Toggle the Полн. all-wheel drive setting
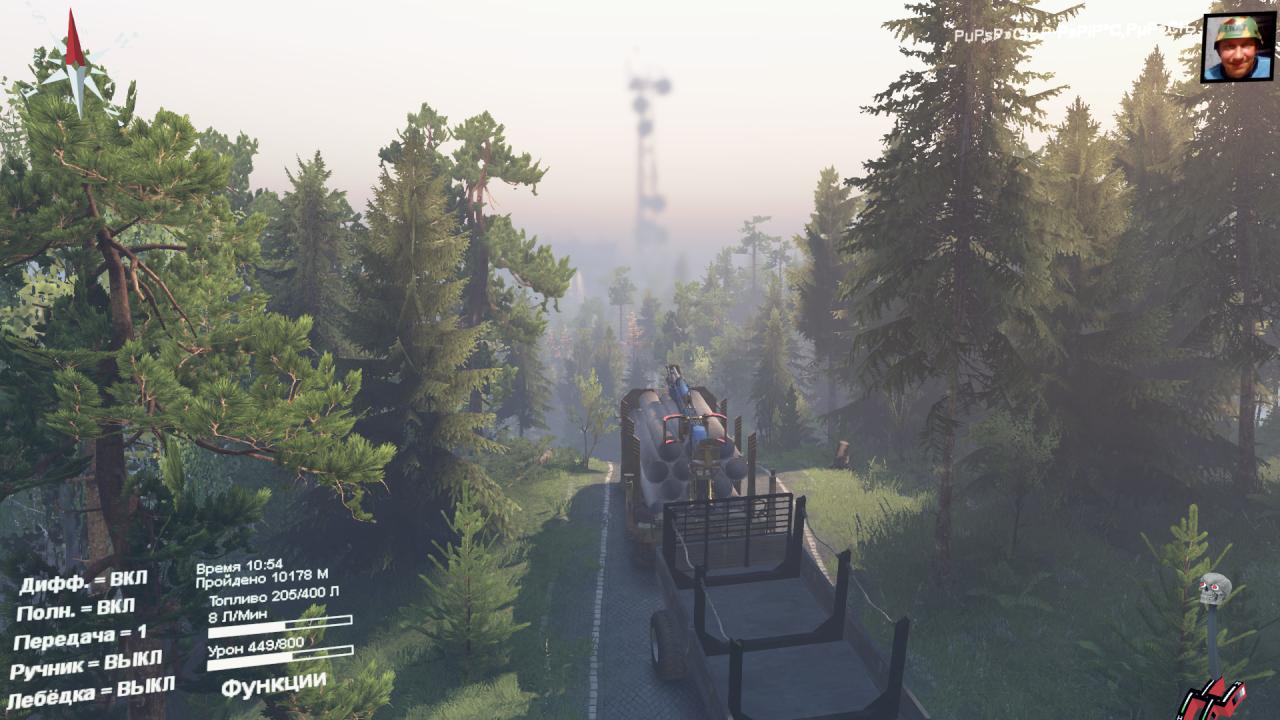 pyautogui.click(x=75, y=608)
